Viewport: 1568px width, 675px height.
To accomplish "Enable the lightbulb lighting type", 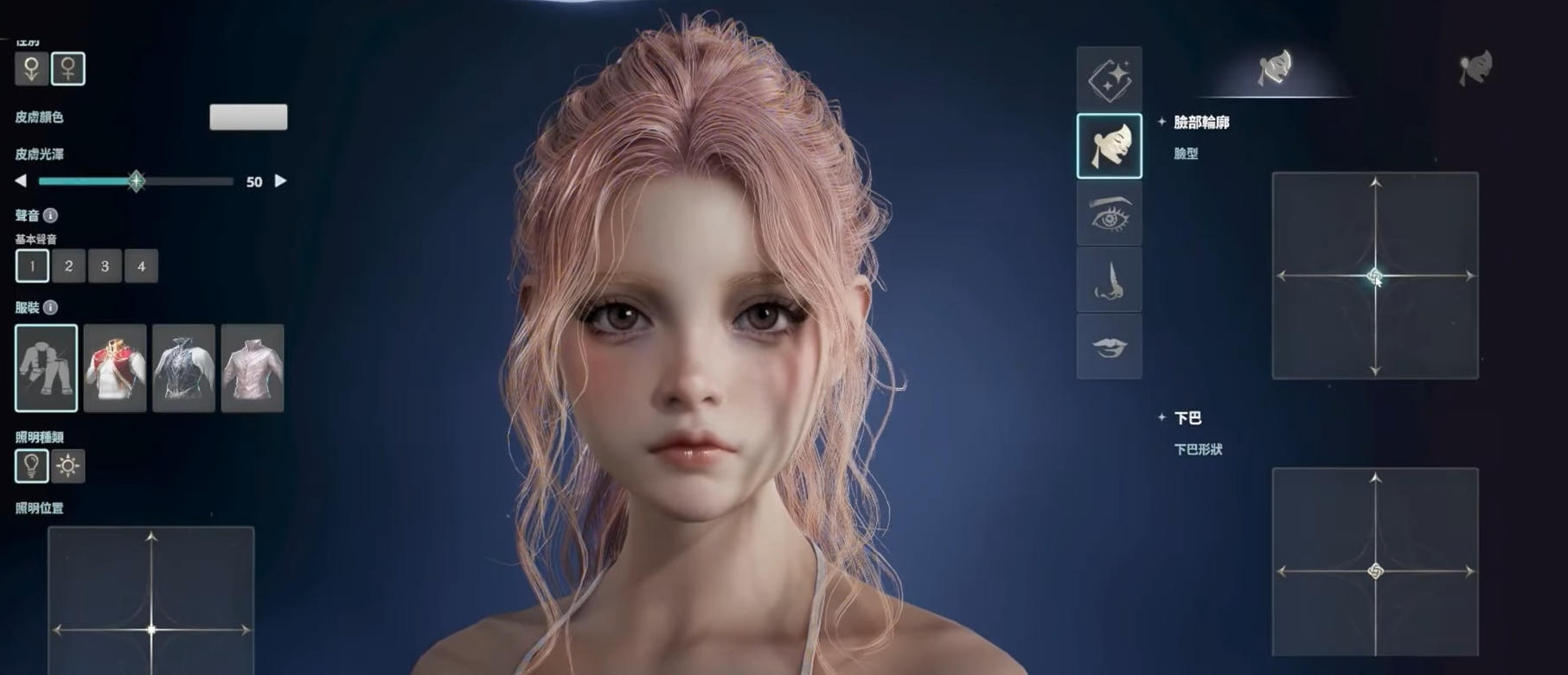I will (32, 466).
